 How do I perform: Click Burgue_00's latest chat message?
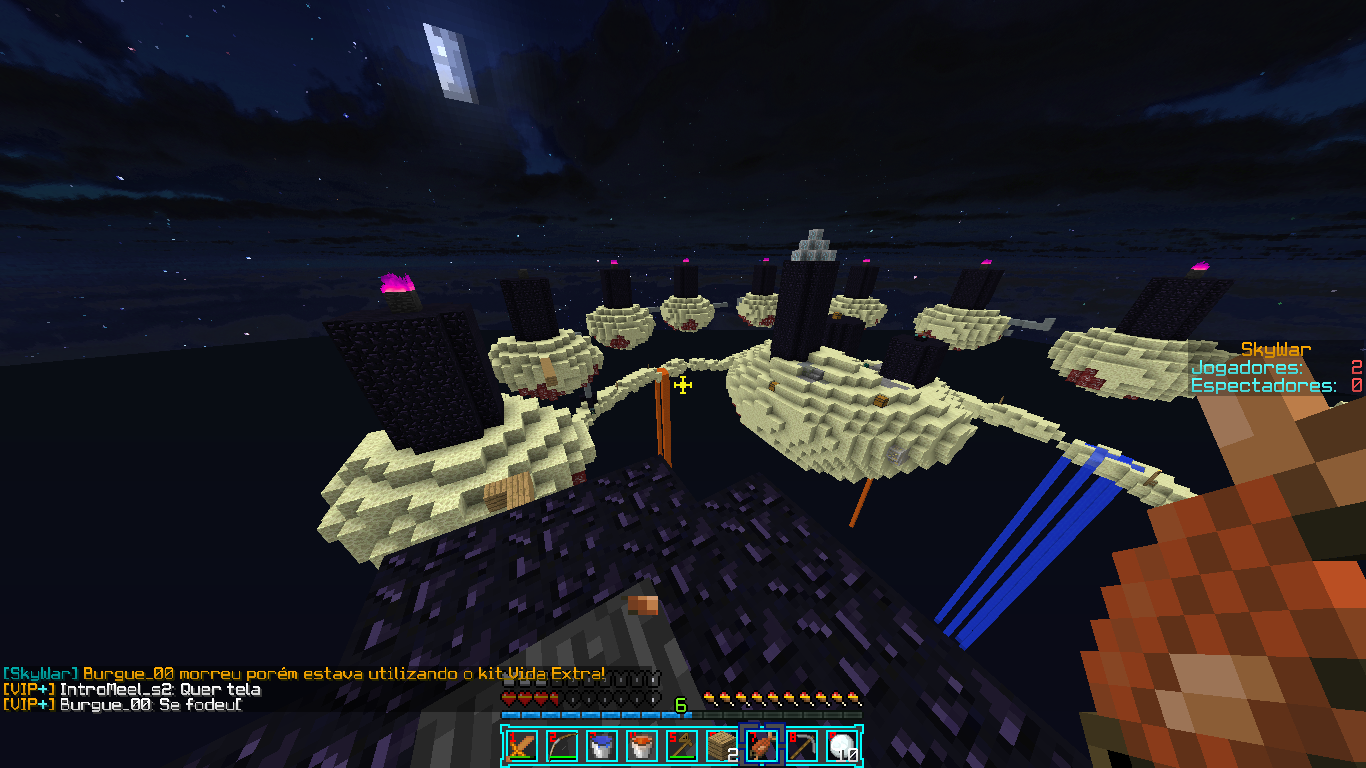(150, 704)
